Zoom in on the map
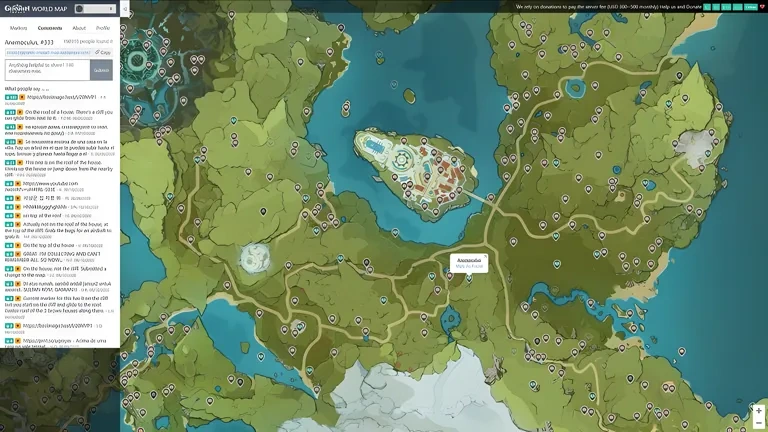The image size is (768, 432). coord(759,411)
